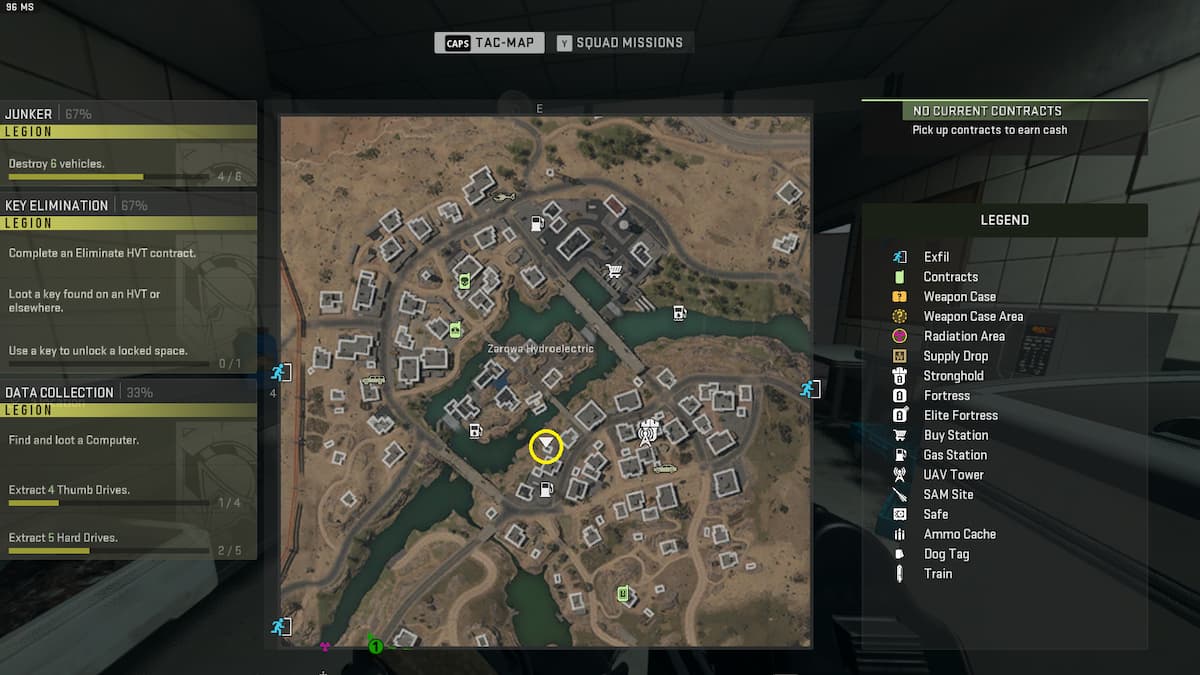1200x675 pixels.
Task: Open the Junker mission card
Action: pyautogui.click(x=128, y=143)
